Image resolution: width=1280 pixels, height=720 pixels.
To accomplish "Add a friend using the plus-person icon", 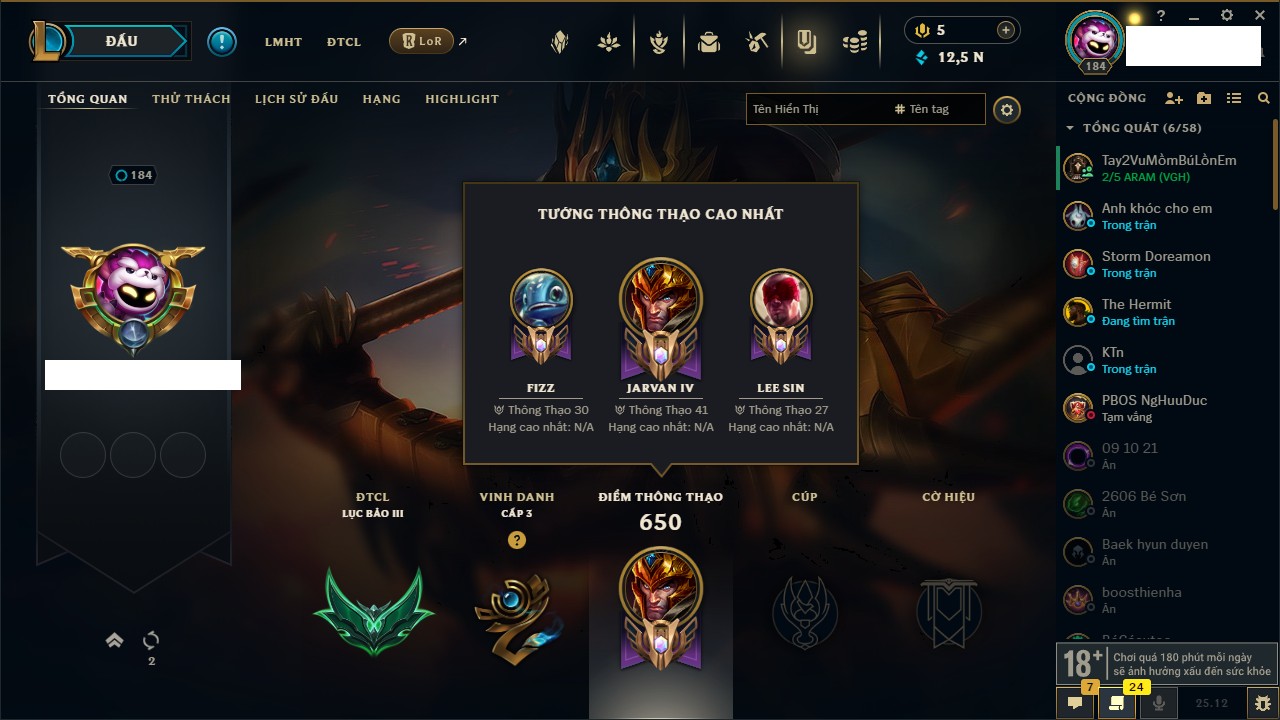I will [1174, 98].
